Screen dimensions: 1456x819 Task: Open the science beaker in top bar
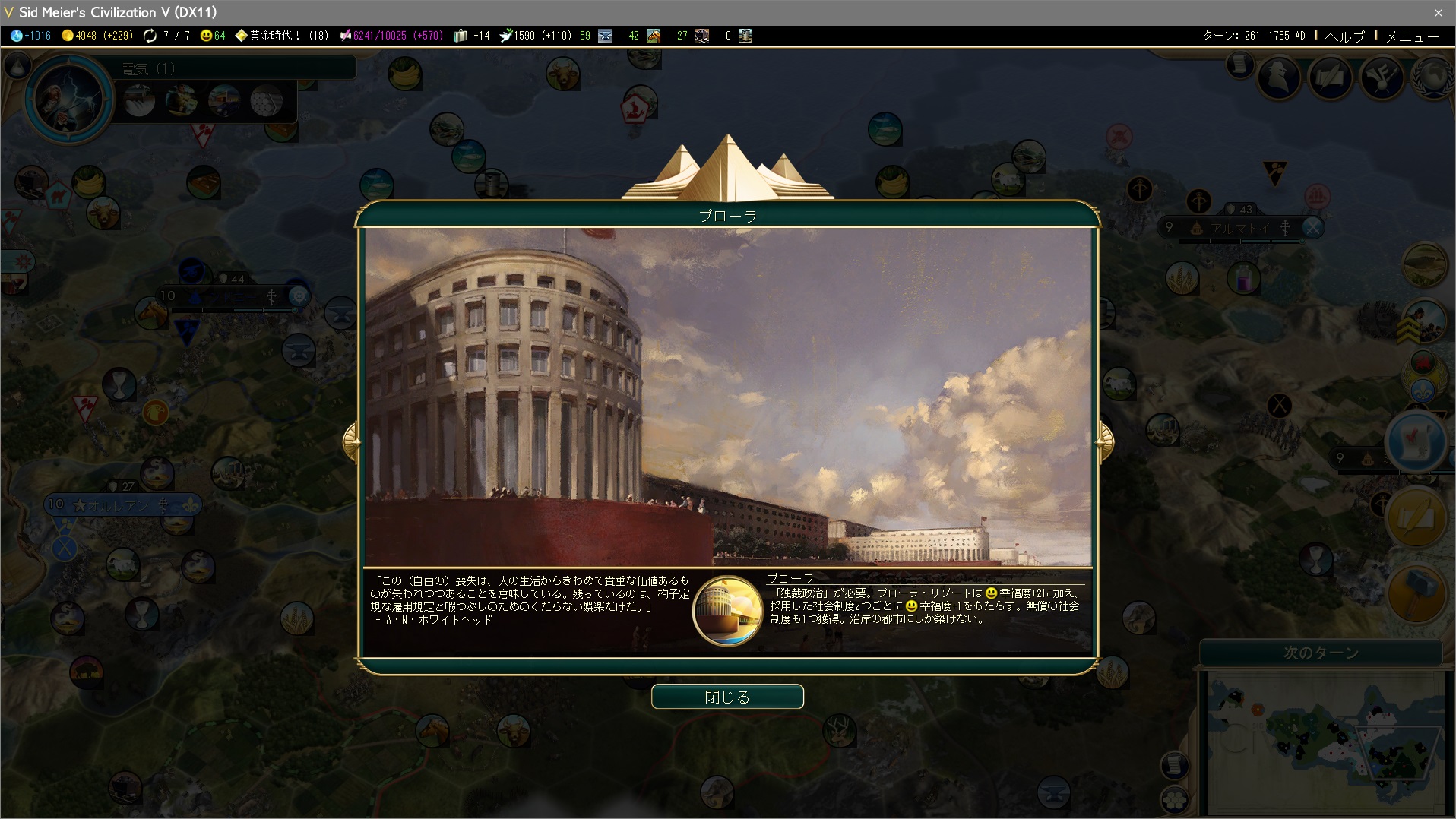point(30,36)
